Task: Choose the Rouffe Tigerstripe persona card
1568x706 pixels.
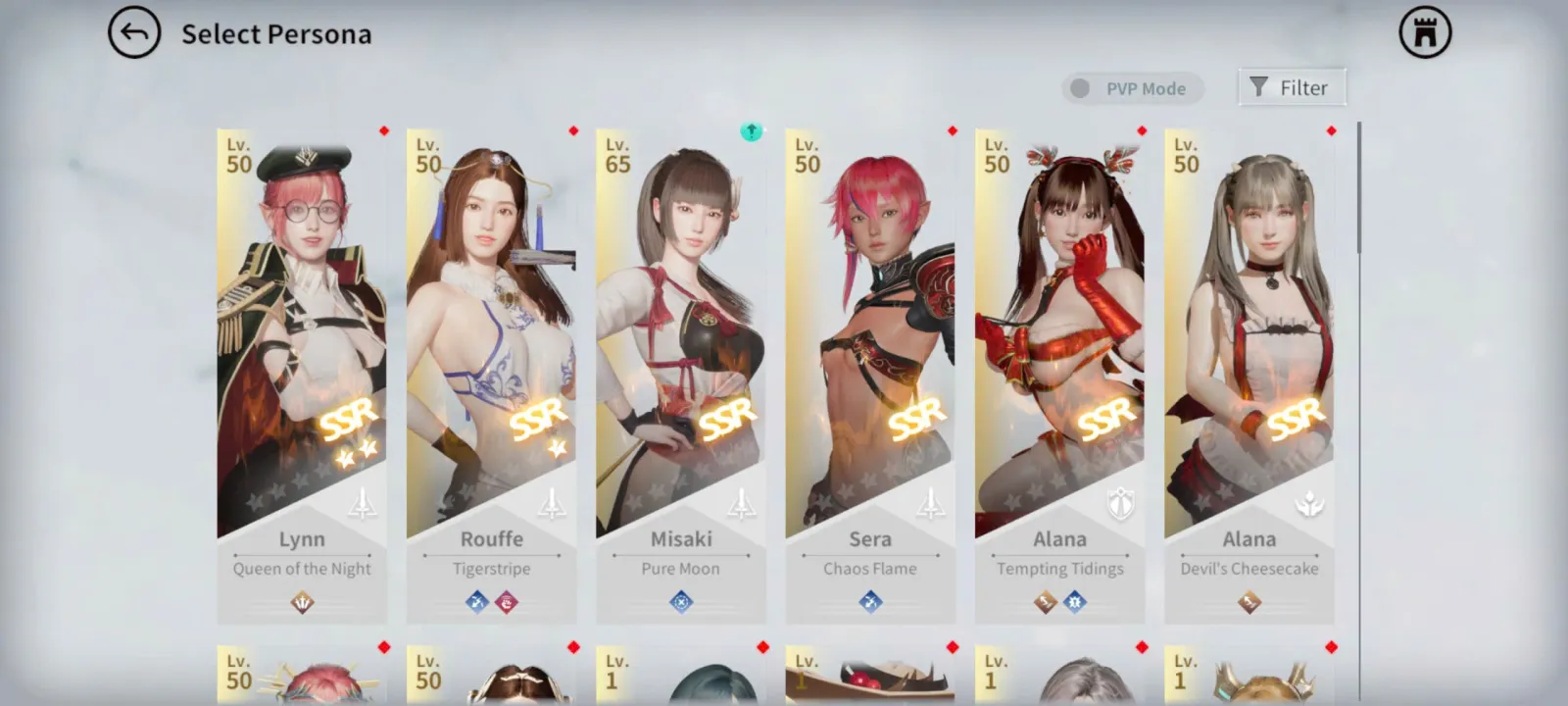Action: pos(491,373)
